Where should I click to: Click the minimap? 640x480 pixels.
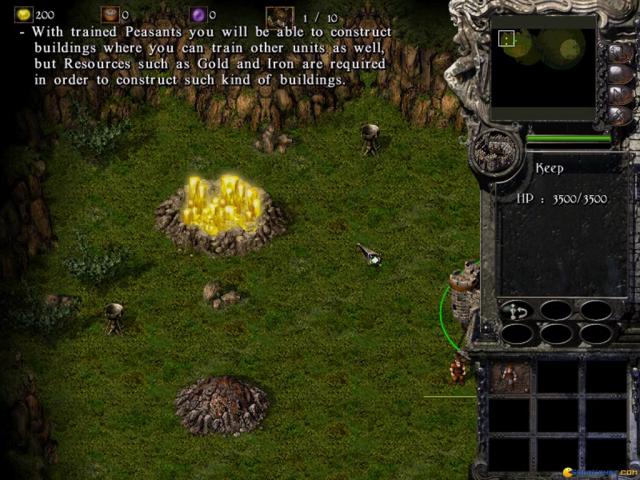(x=543, y=66)
